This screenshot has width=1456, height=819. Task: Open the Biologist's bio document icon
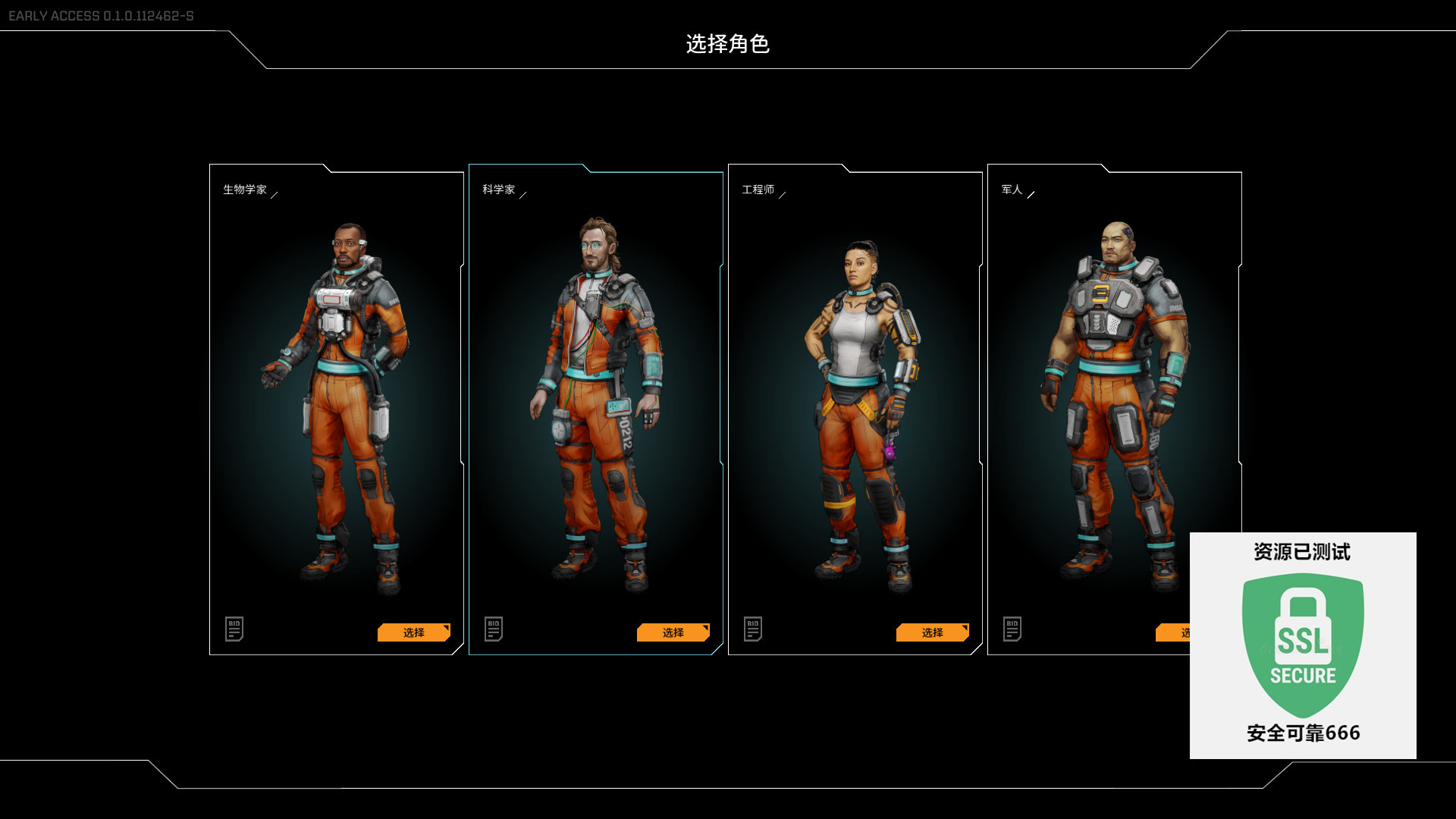point(234,629)
